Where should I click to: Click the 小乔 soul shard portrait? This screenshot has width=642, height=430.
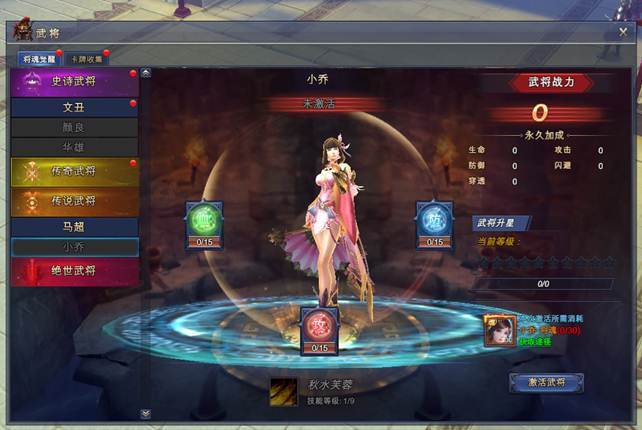pyautogui.click(x=499, y=329)
